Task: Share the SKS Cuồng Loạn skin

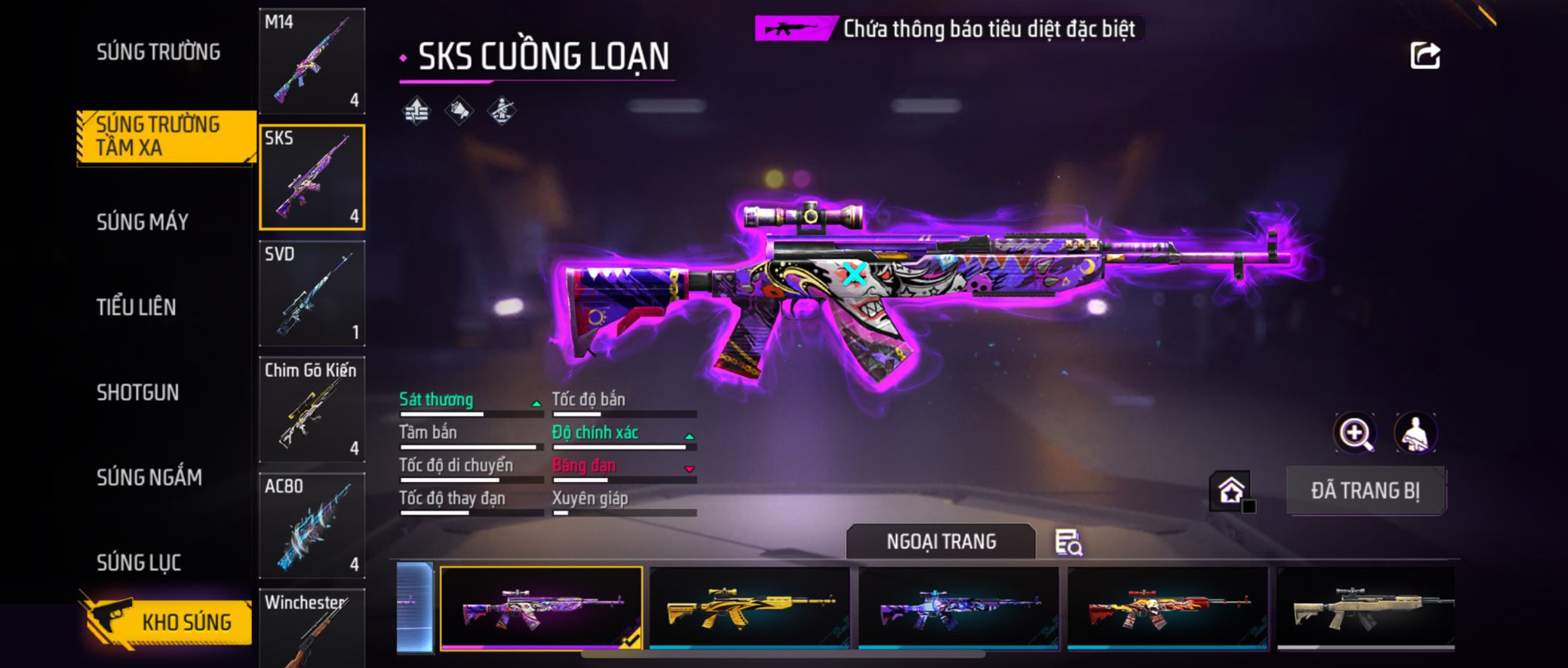Action: click(x=1425, y=56)
